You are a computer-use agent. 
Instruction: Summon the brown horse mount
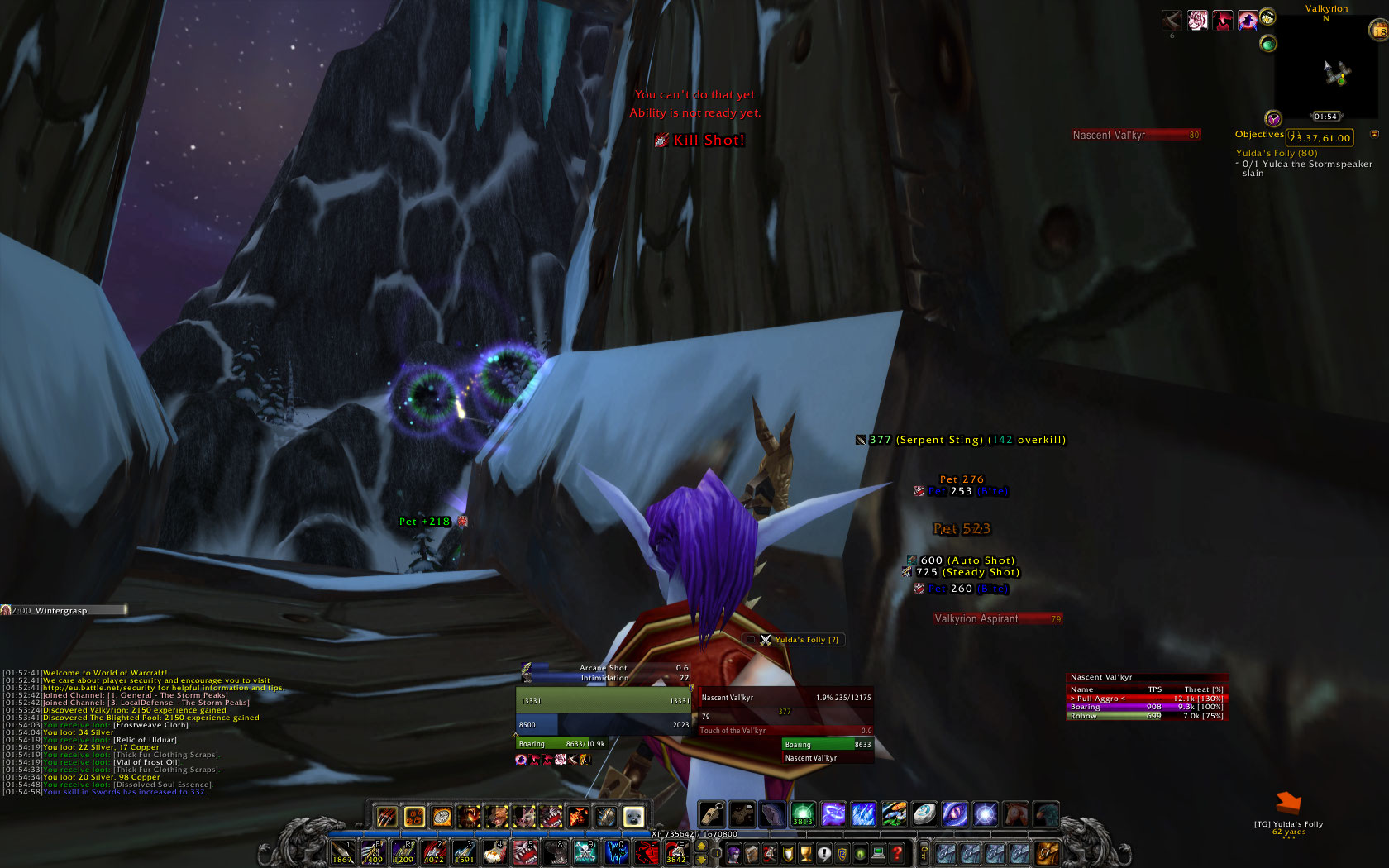point(1015,814)
